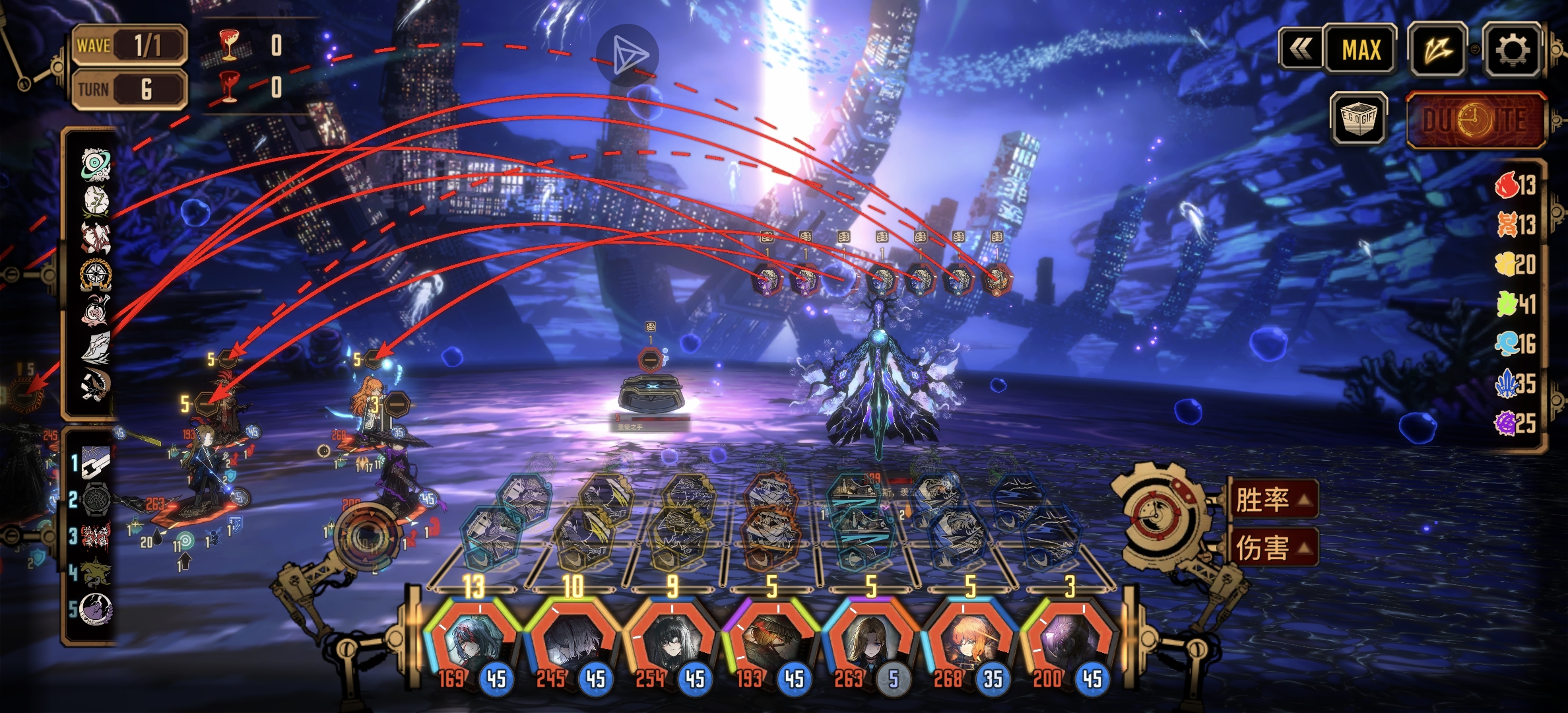Select the 伤害 damage auto-option

pos(1272,547)
